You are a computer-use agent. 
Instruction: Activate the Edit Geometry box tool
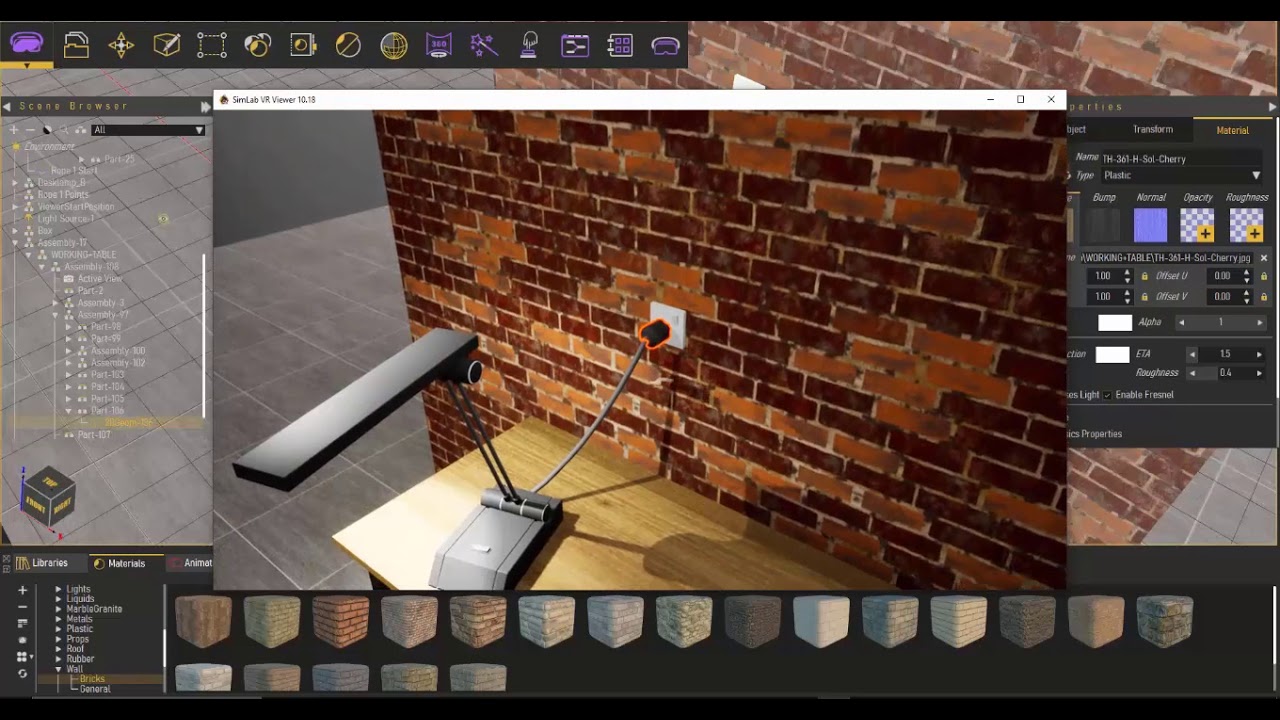pyautogui.click(x=164, y=45)
